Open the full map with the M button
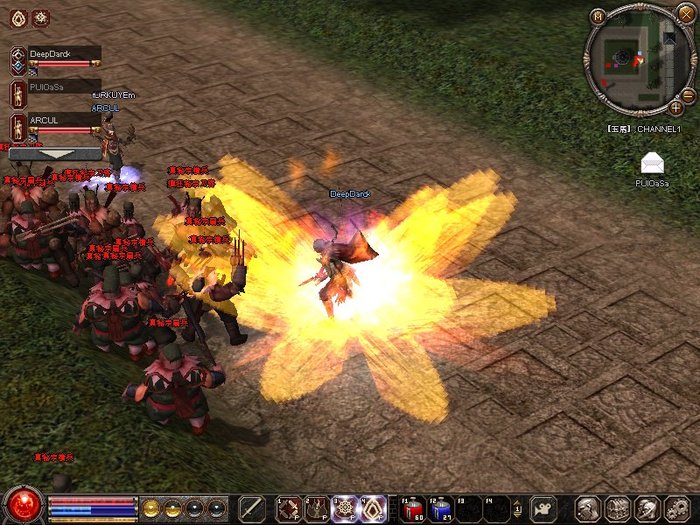700x525 pixels. [598, 16]
